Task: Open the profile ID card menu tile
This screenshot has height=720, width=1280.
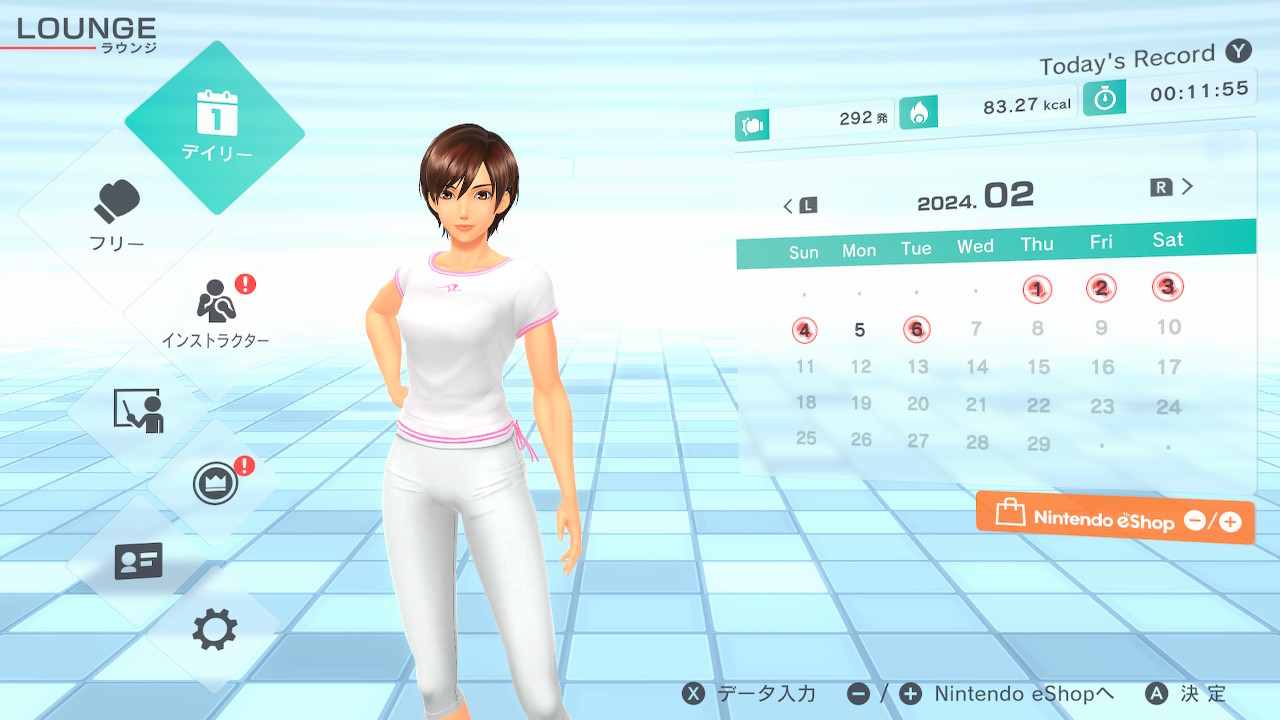Action: (138, 561)
